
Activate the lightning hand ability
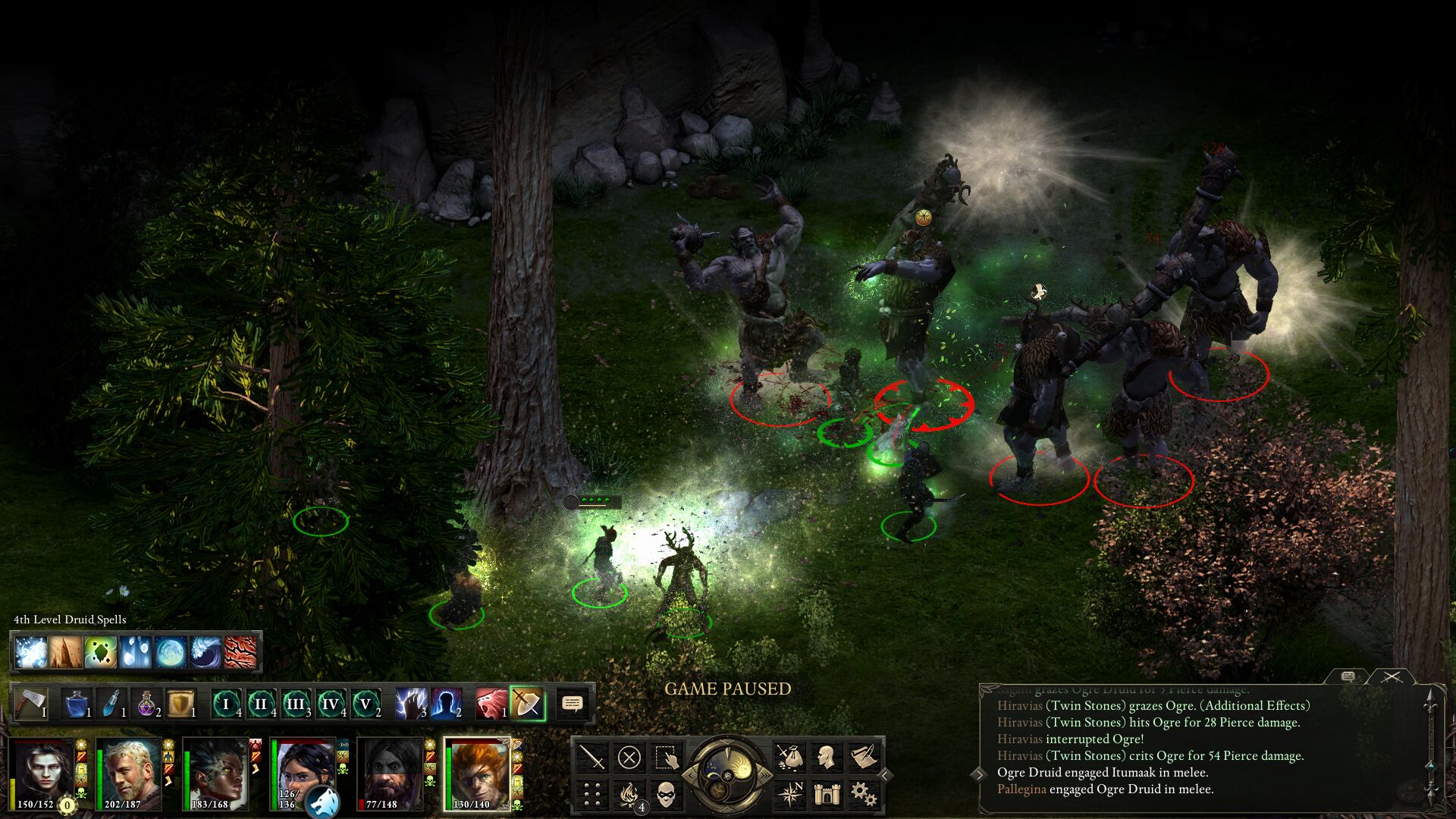pyautogui.click(x=411, y=704)
